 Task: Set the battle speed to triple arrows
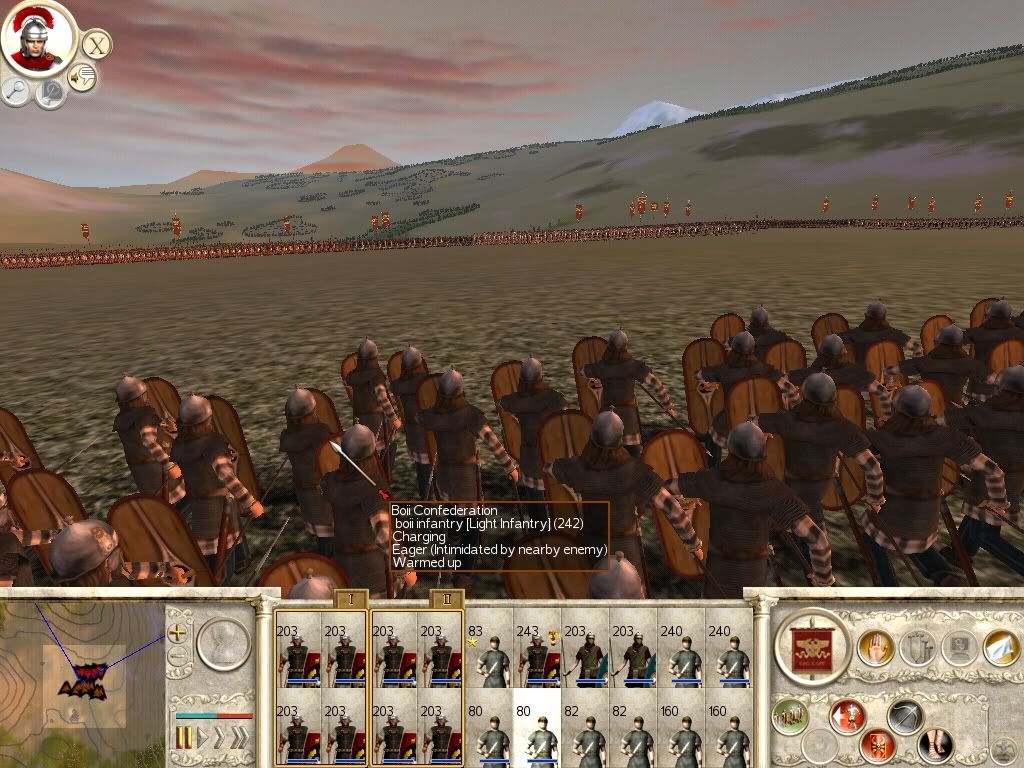coord(239,738)
